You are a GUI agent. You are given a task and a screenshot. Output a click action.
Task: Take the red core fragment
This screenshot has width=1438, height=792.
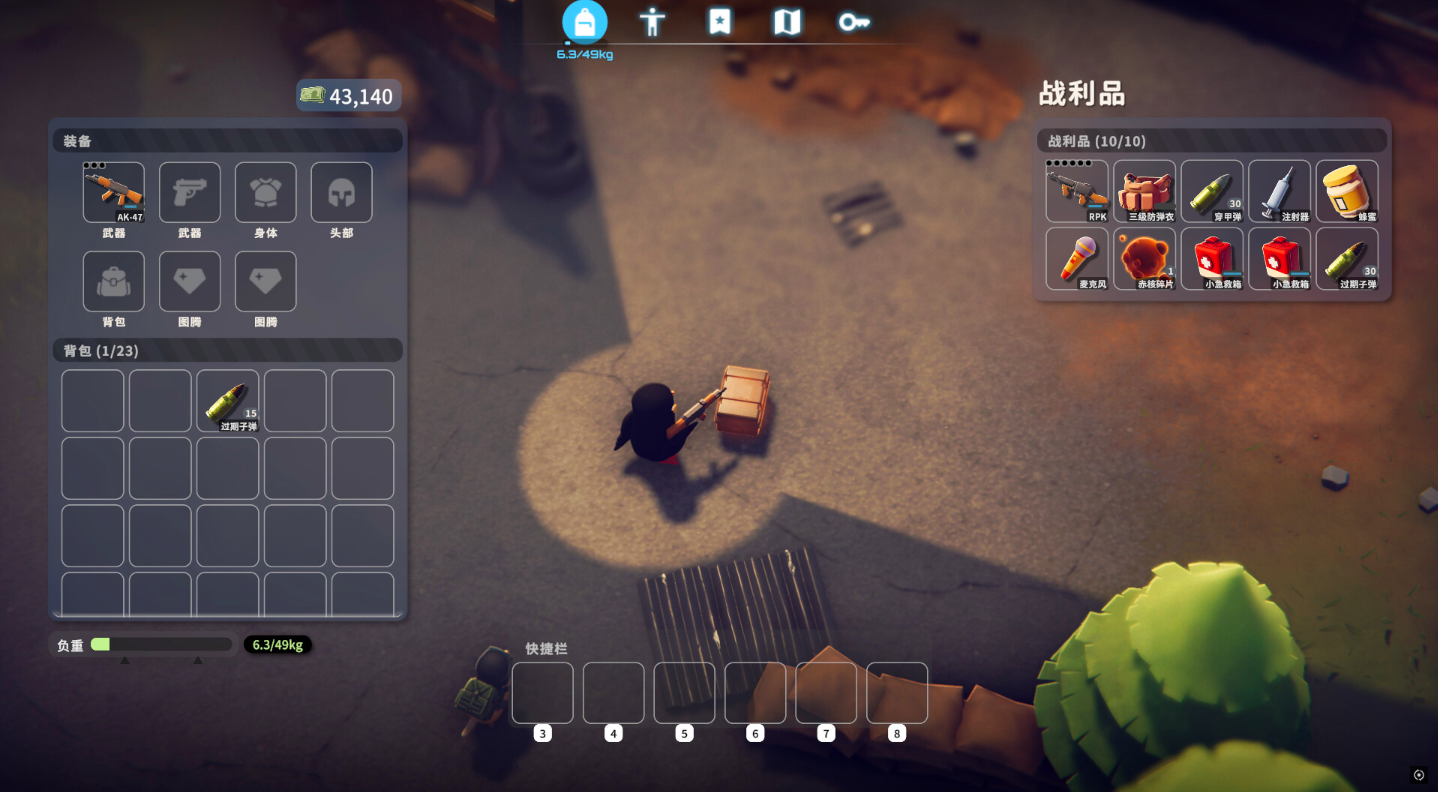point(1145,259)
